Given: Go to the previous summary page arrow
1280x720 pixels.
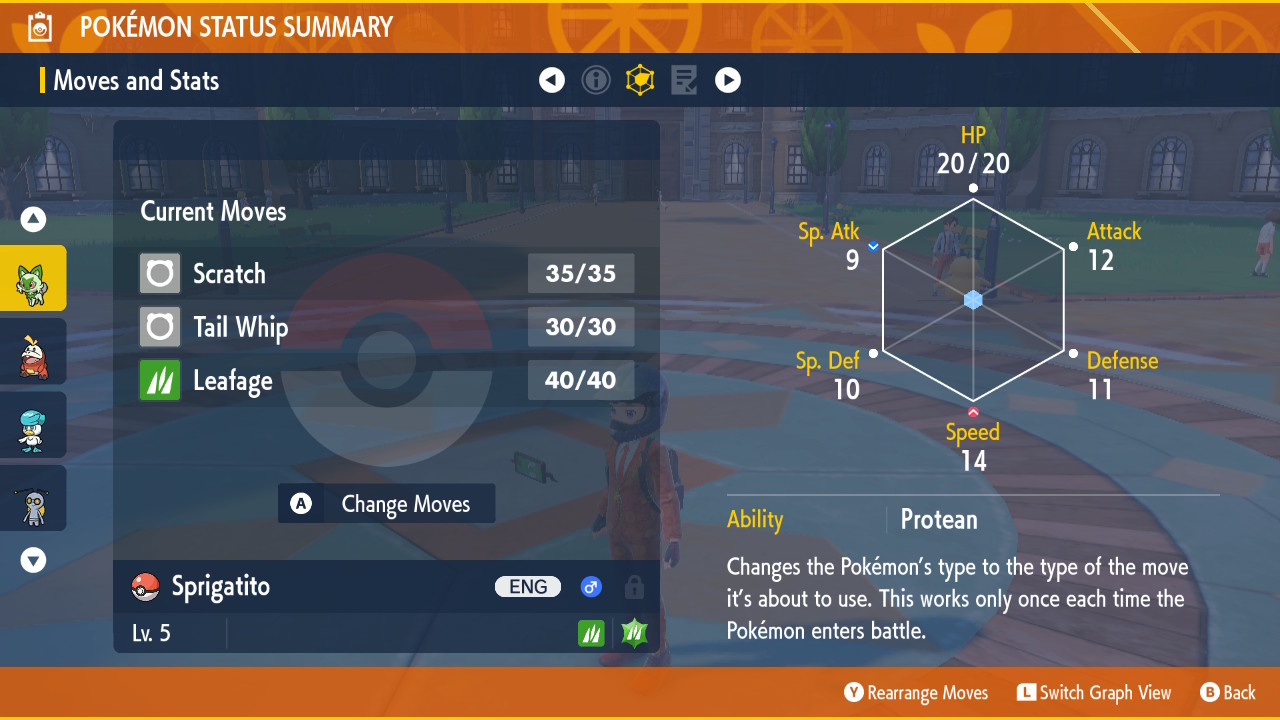Looking at the screenshot, I should (x=552, y=80).
